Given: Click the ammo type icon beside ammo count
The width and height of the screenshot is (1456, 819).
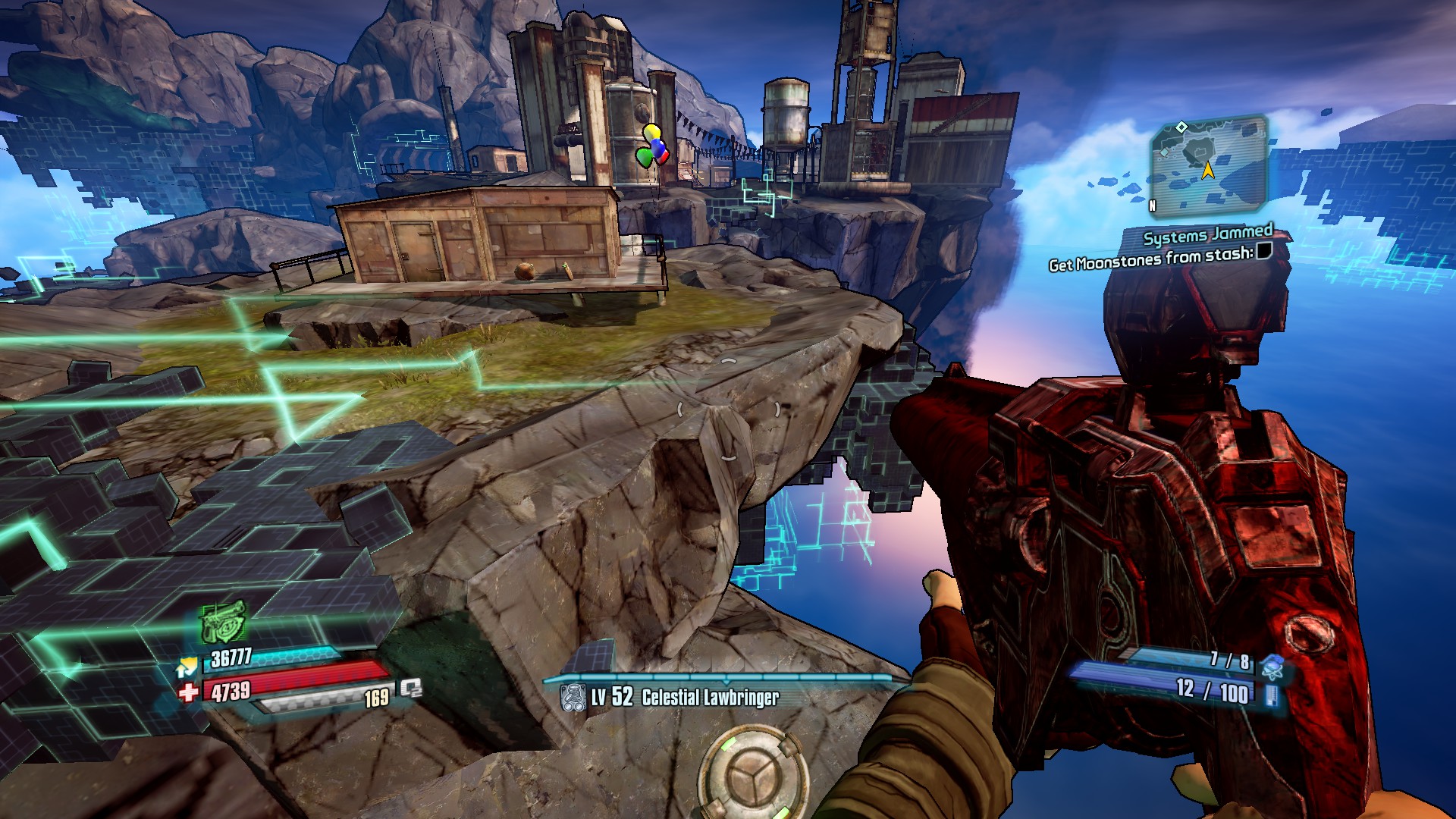Looking at the screenshot, I should pyautogui.click(x=1272, y=695).
